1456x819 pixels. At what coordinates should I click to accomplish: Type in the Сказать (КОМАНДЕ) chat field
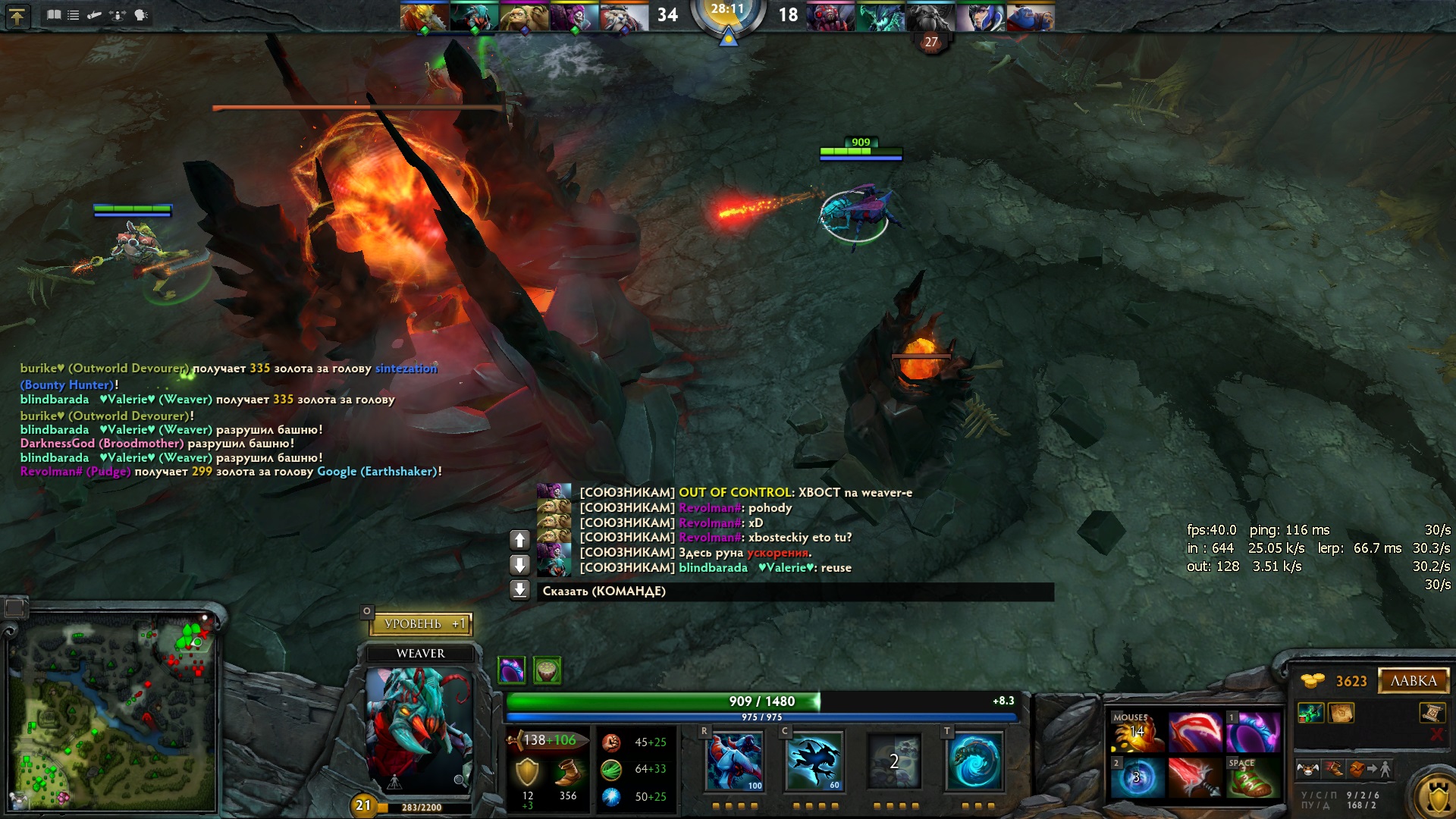[x=795, y=591]
